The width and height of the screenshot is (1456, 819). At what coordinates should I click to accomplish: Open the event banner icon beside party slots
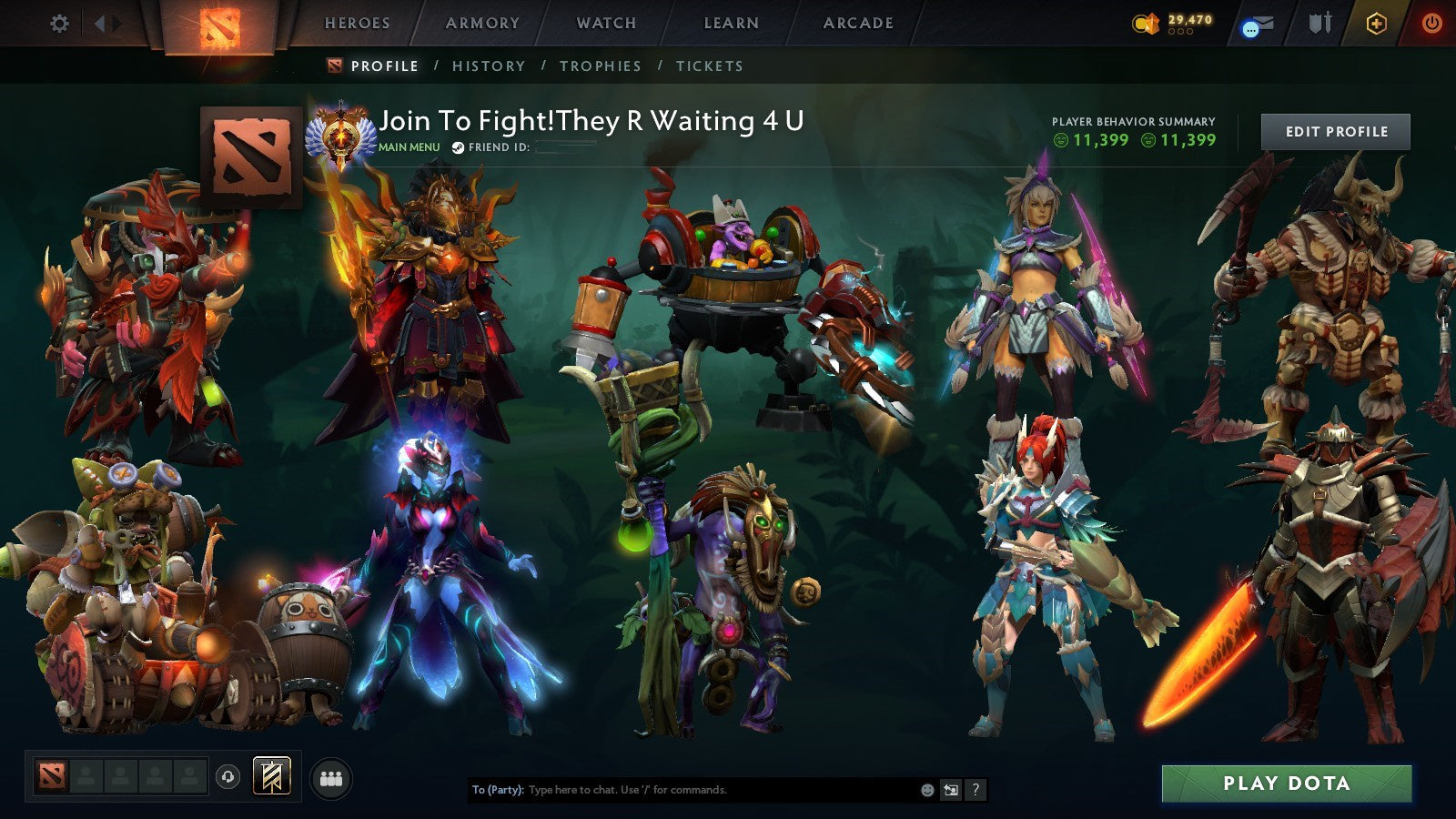coord(273,775)
